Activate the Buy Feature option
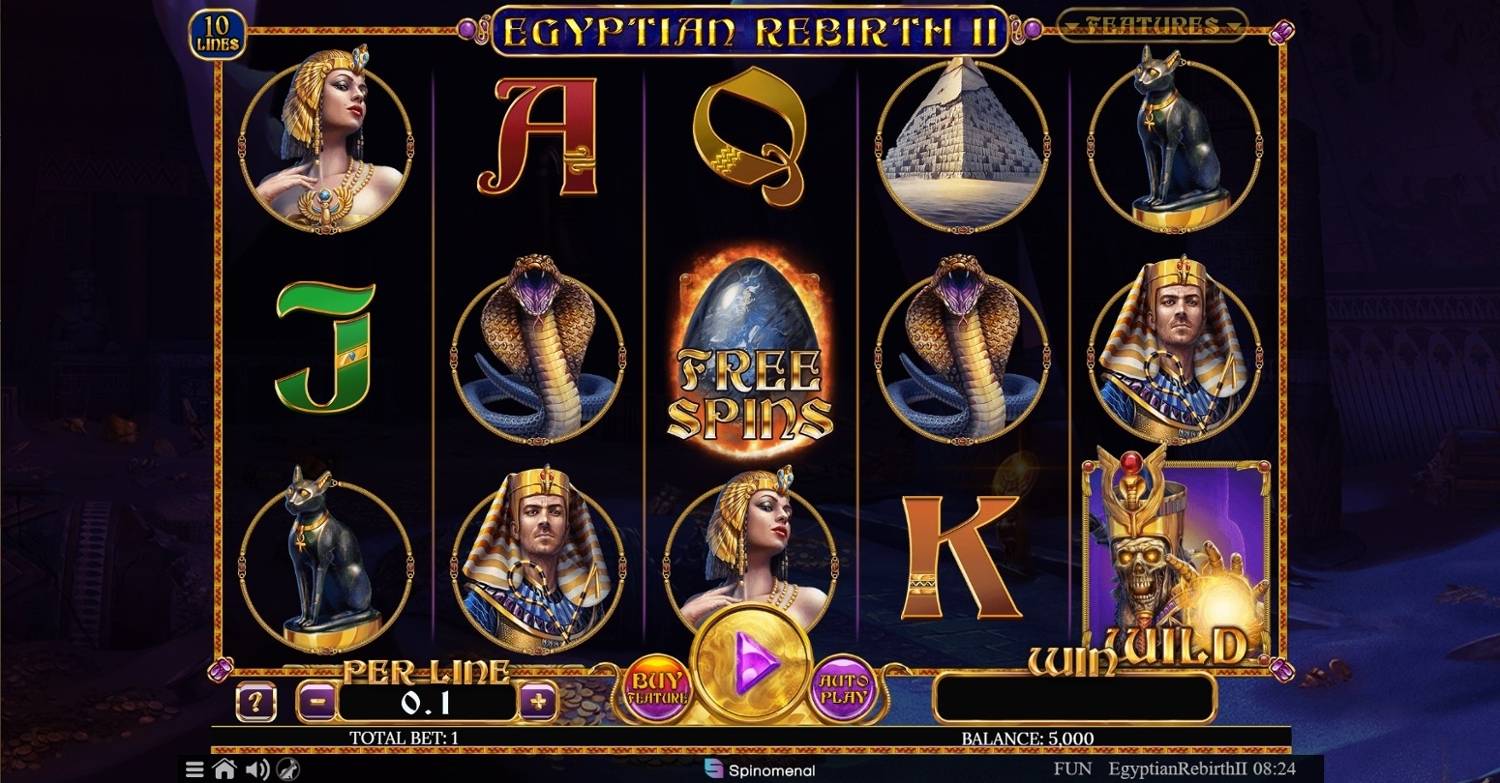This screenshot has height=783, width=1500. point(660,688)
